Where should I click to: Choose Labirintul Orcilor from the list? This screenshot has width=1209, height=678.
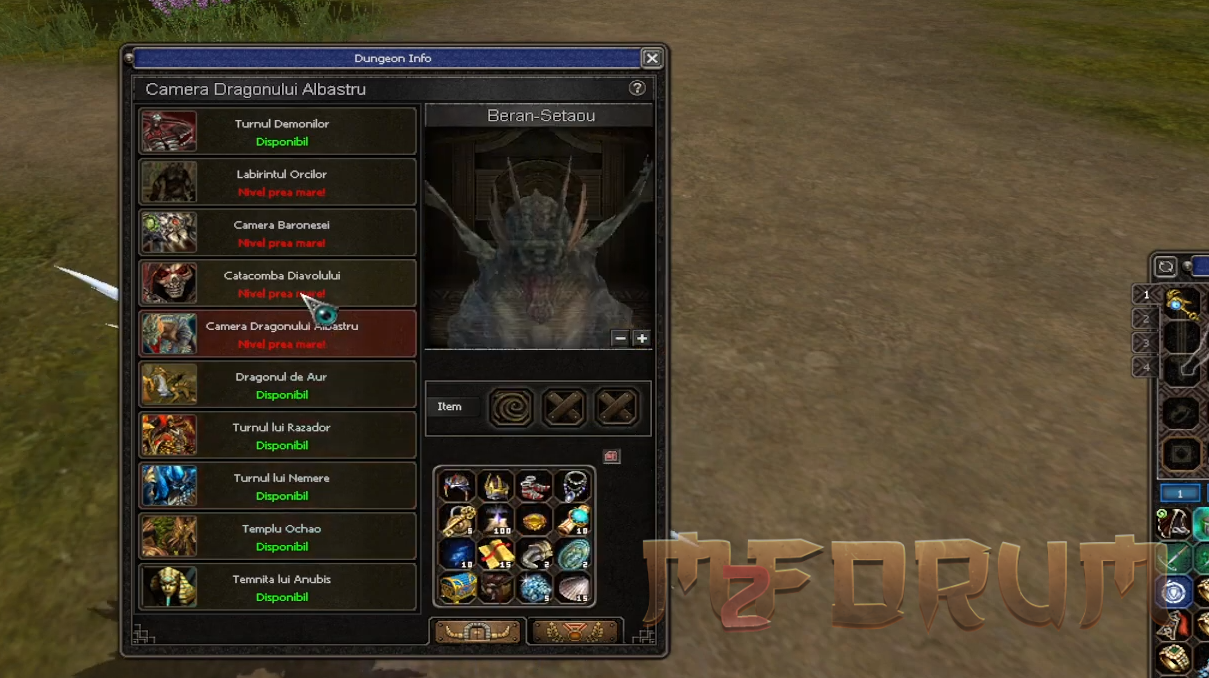click(x=277, y=182)
